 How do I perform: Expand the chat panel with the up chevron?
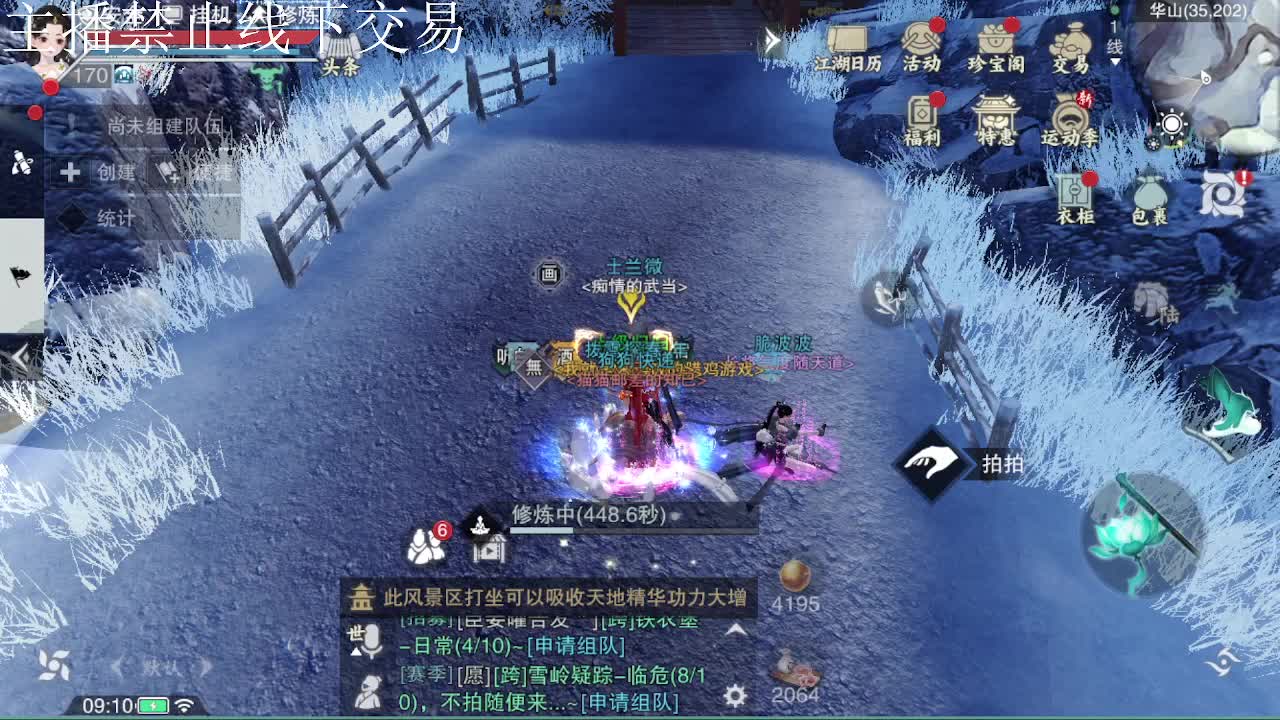click(x=736, y=631)
